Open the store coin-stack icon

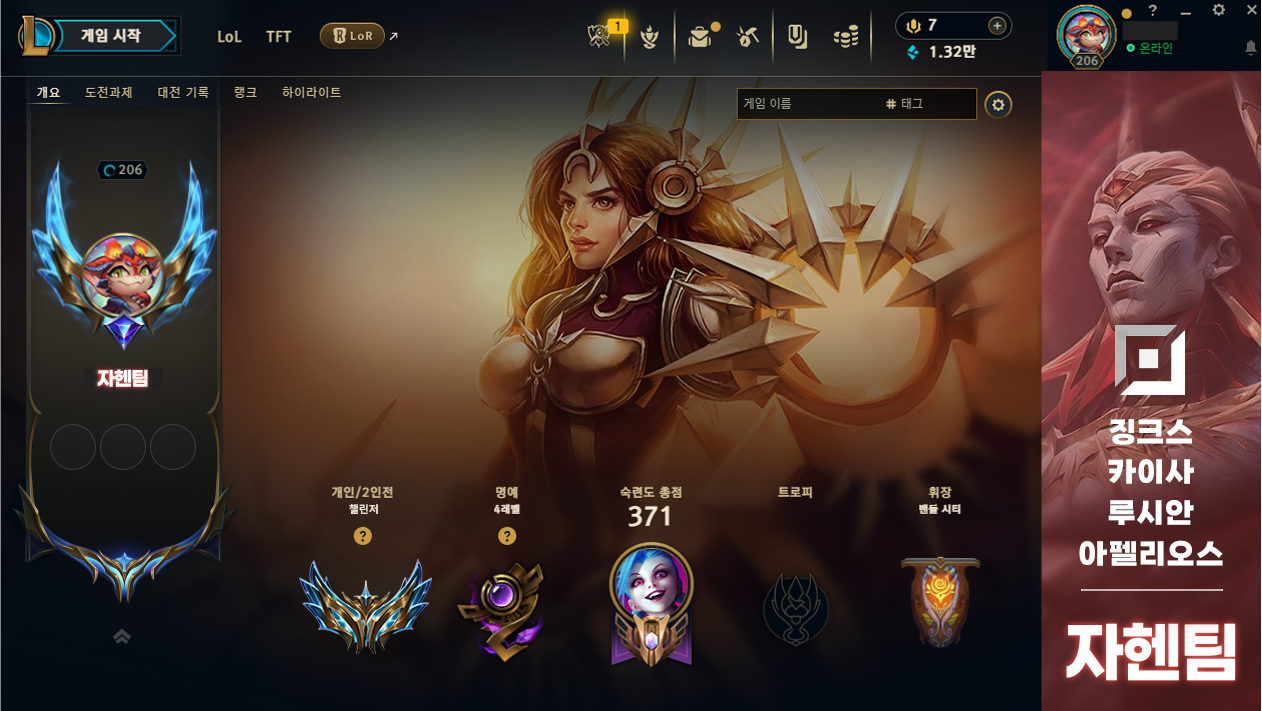pyautogui.click(x=846, y=38)
